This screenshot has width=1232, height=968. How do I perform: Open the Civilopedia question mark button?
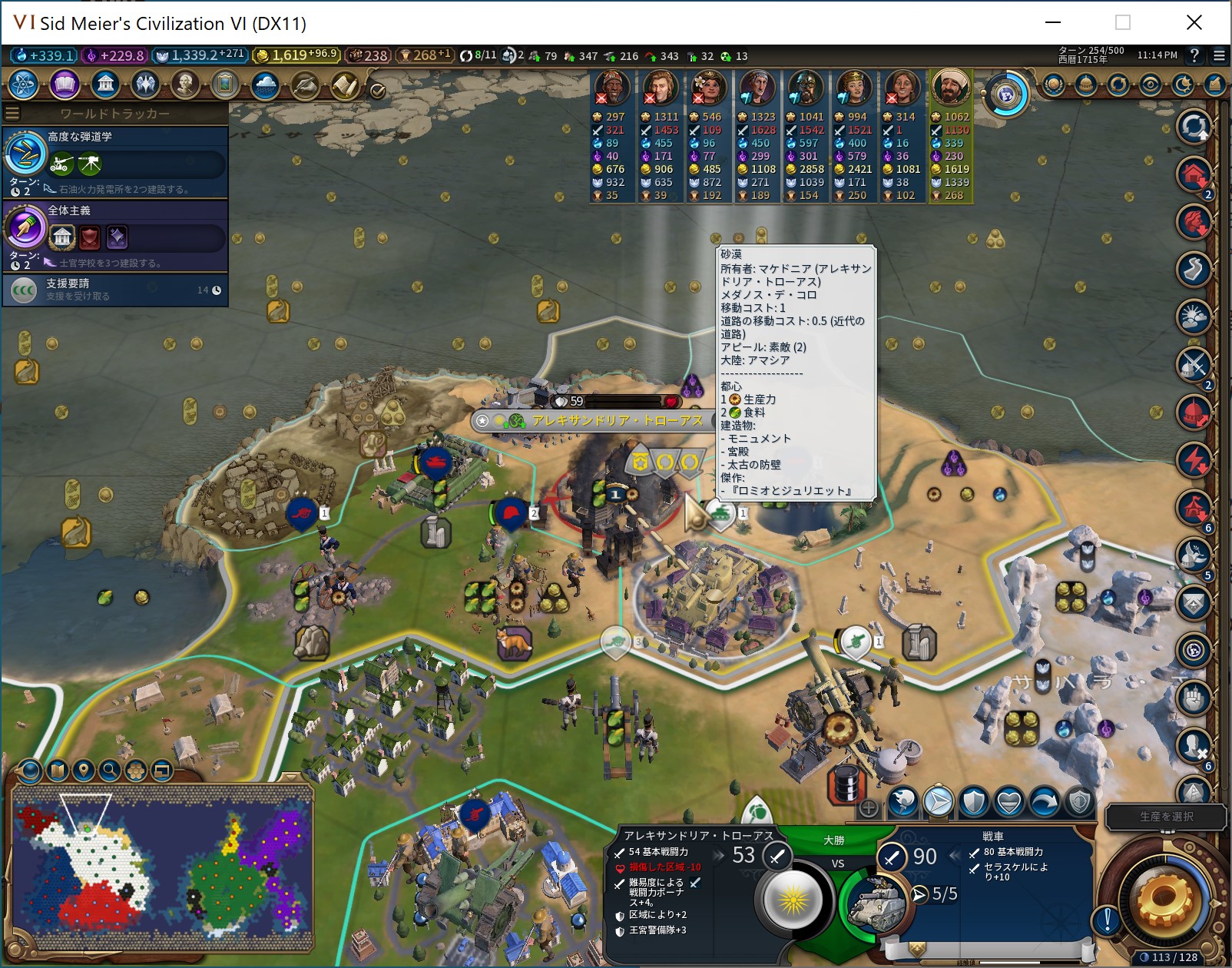1194,55
